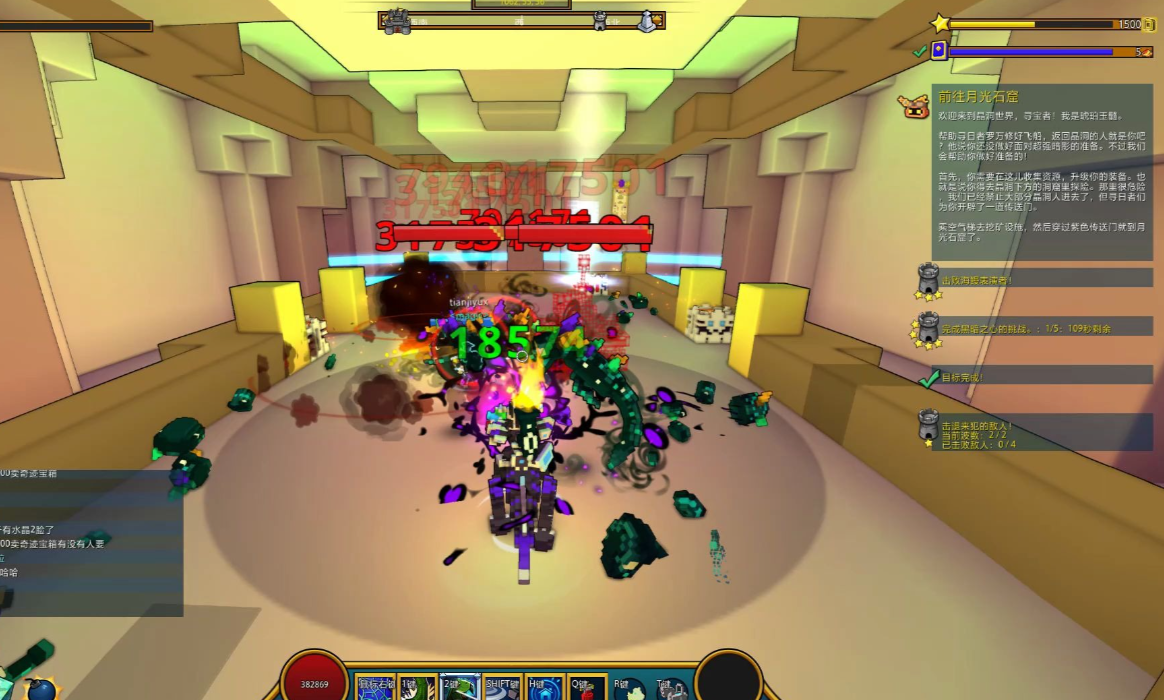Use the skill bound to key 1

coord(419,688)
